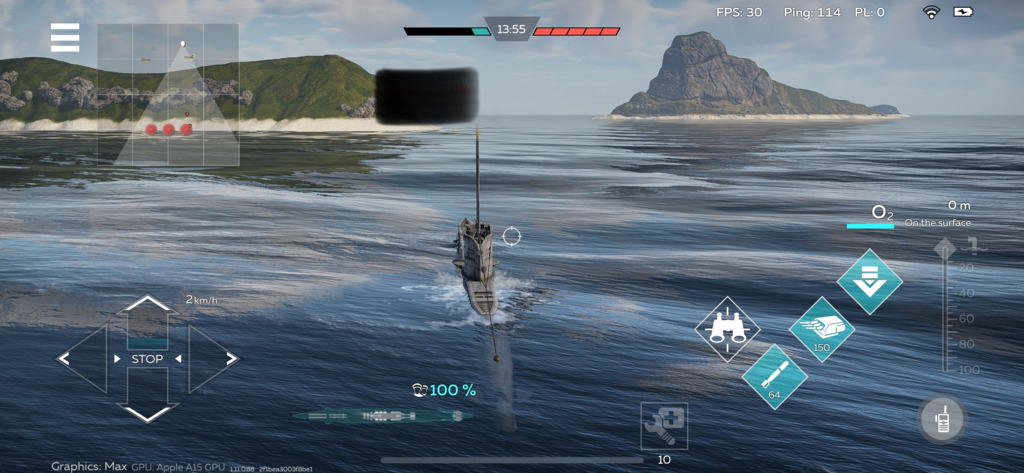This screenshot has width=1024, height=473.
Task: Steer left with the left arrow
Action: tap(81, 358)
